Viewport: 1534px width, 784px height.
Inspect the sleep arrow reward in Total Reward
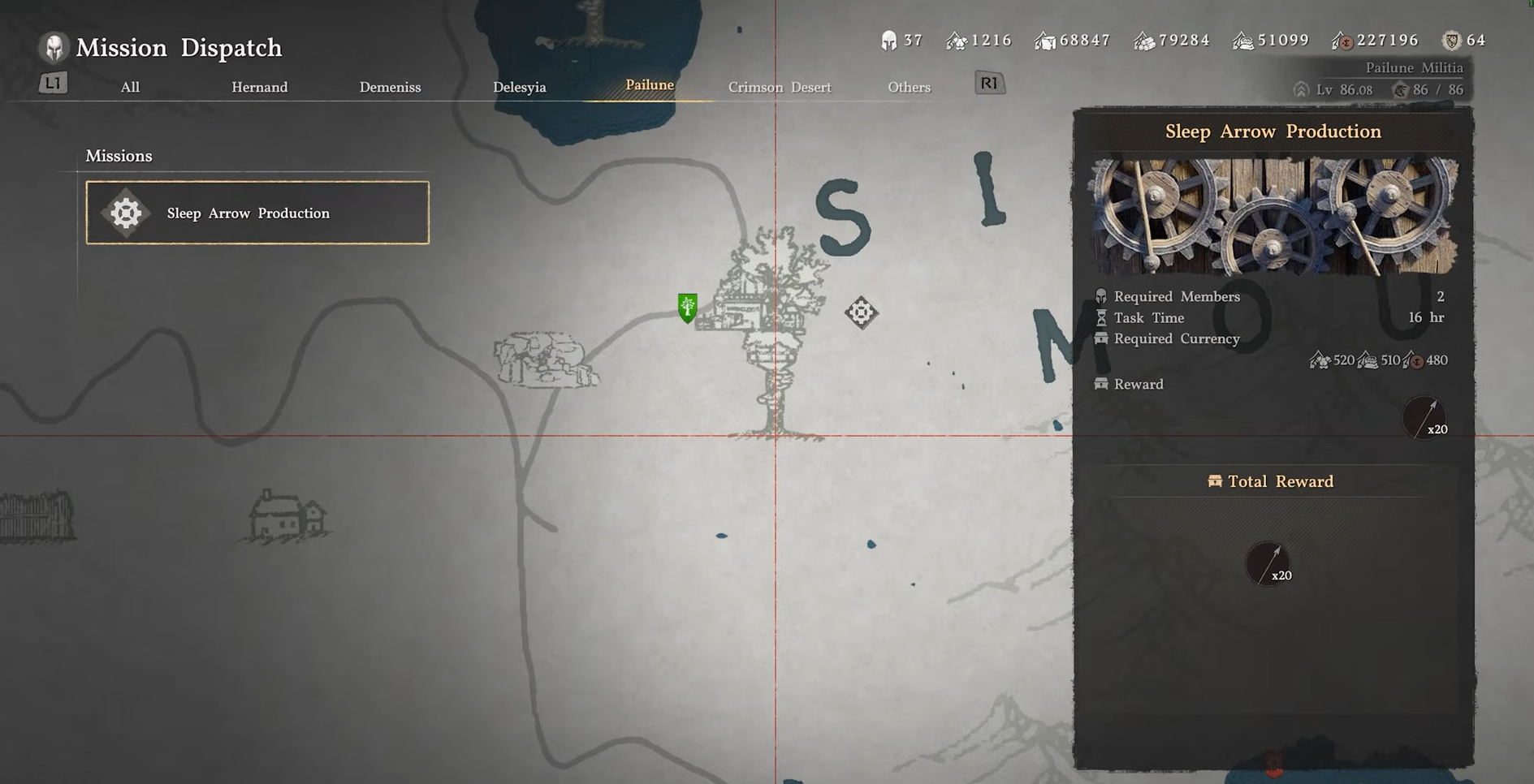click(1268, 564)
